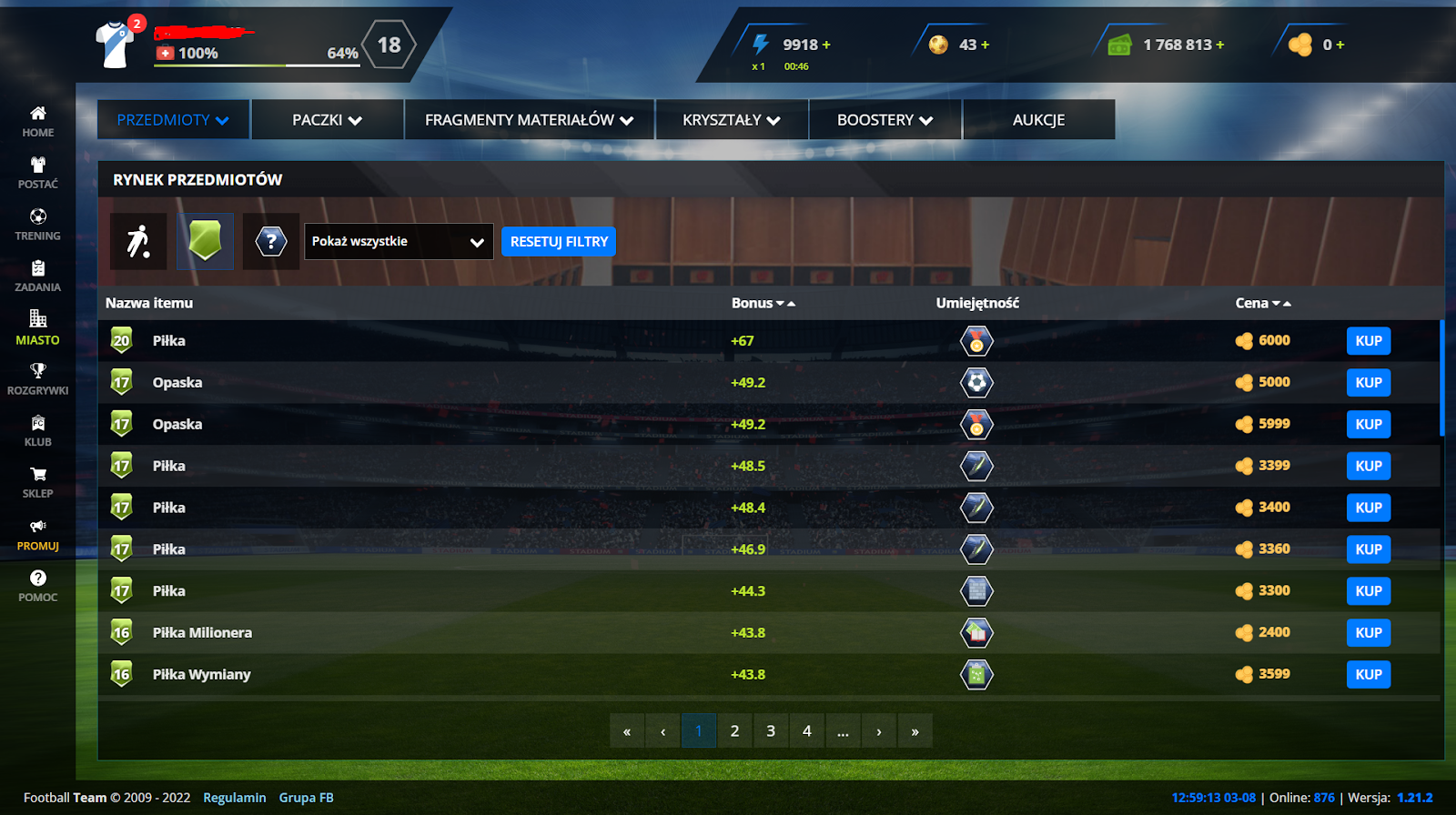The image size is (1456, 815).
Task: Sort items by Cena column
Action: click(x=1262, y=304)
